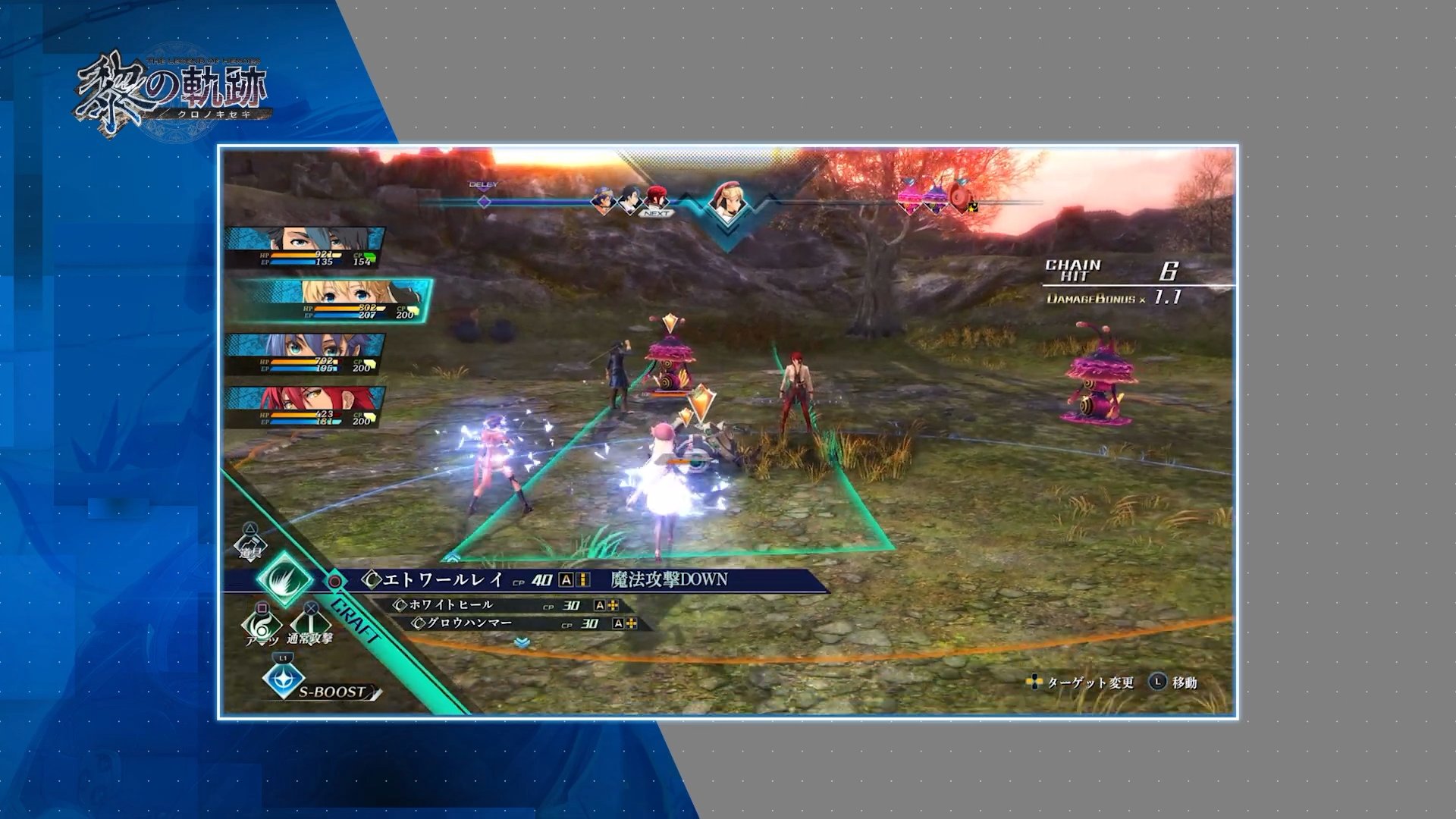Click the NEXT turn indicator badge
1456x819 pixels.
pyautogui.click(x=656, y=214)
